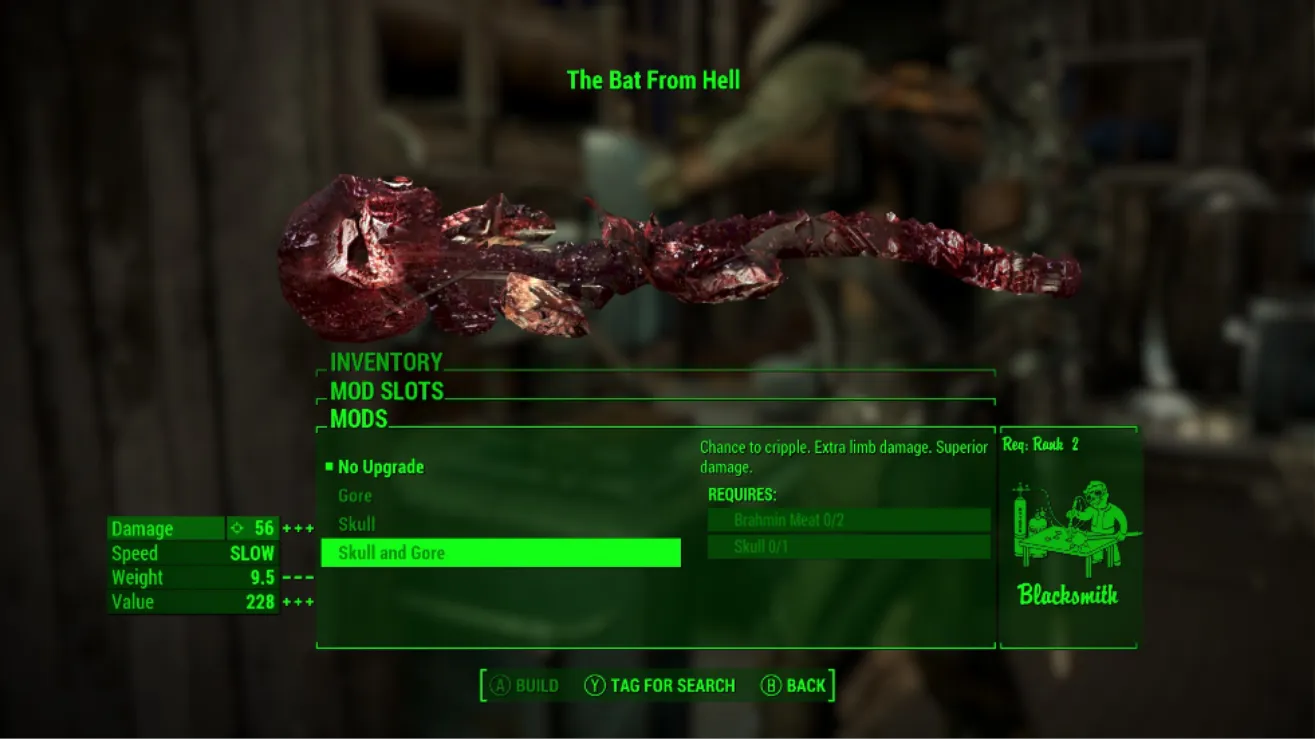Go BACK from the mods menu

coord(794,686)
